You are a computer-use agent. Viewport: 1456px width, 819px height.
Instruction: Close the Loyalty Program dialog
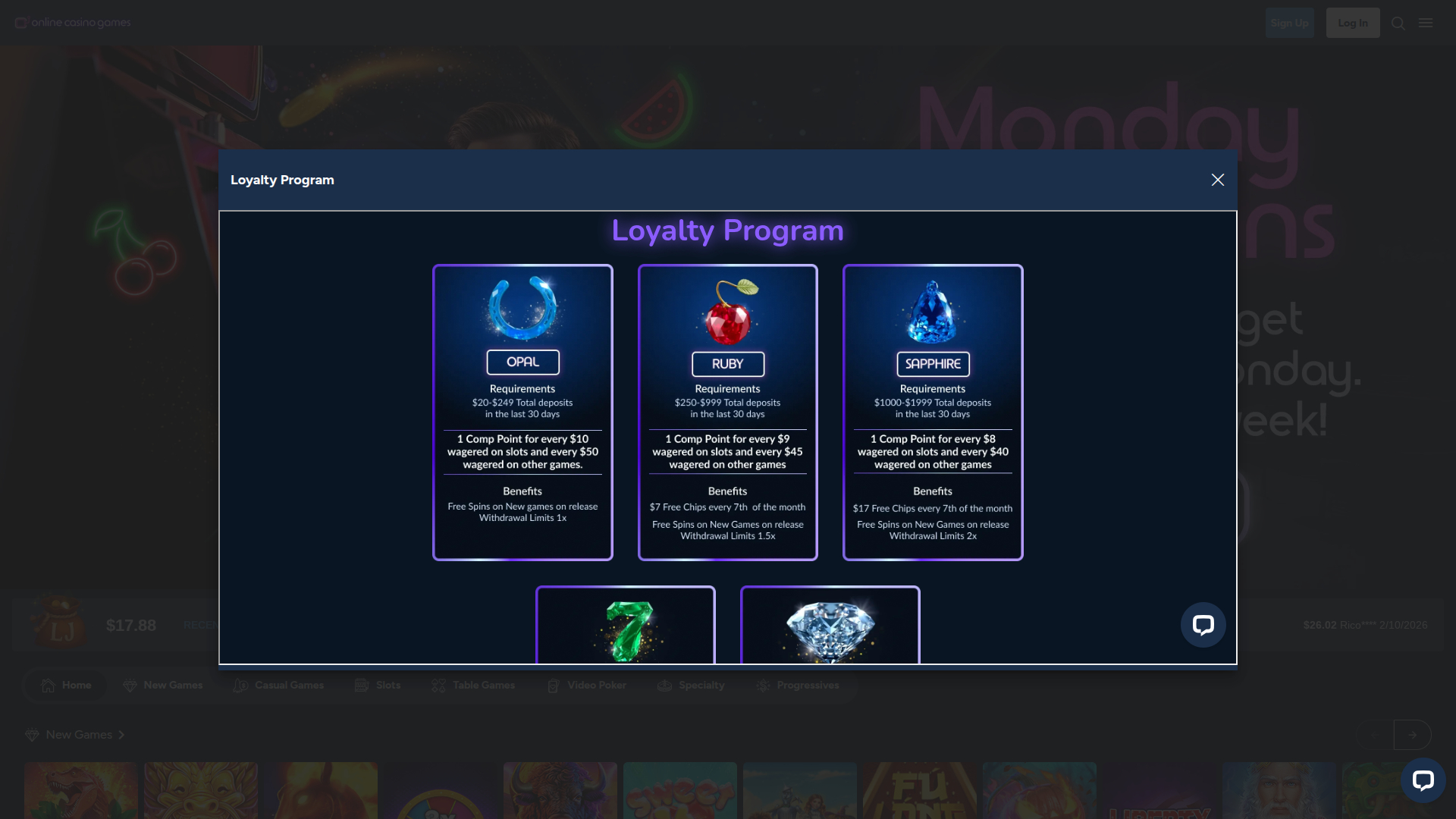1217,180
